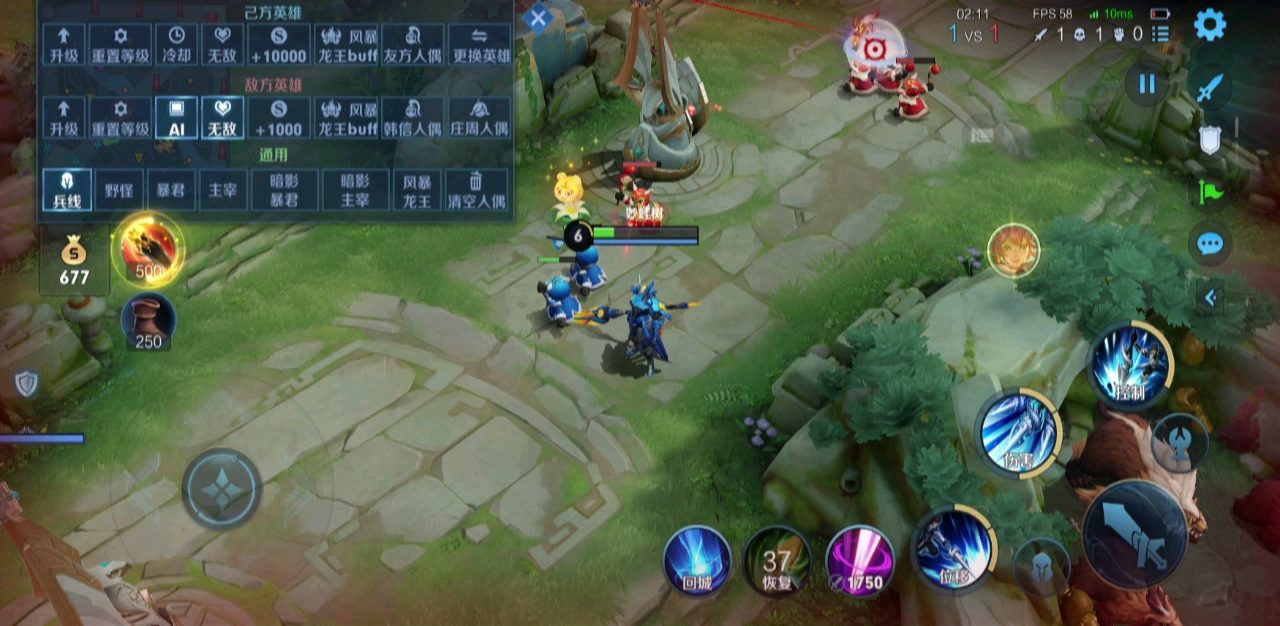Spawn the 庄周人偶 dummy
This screenshot has height=626, width=1280.
480,117
